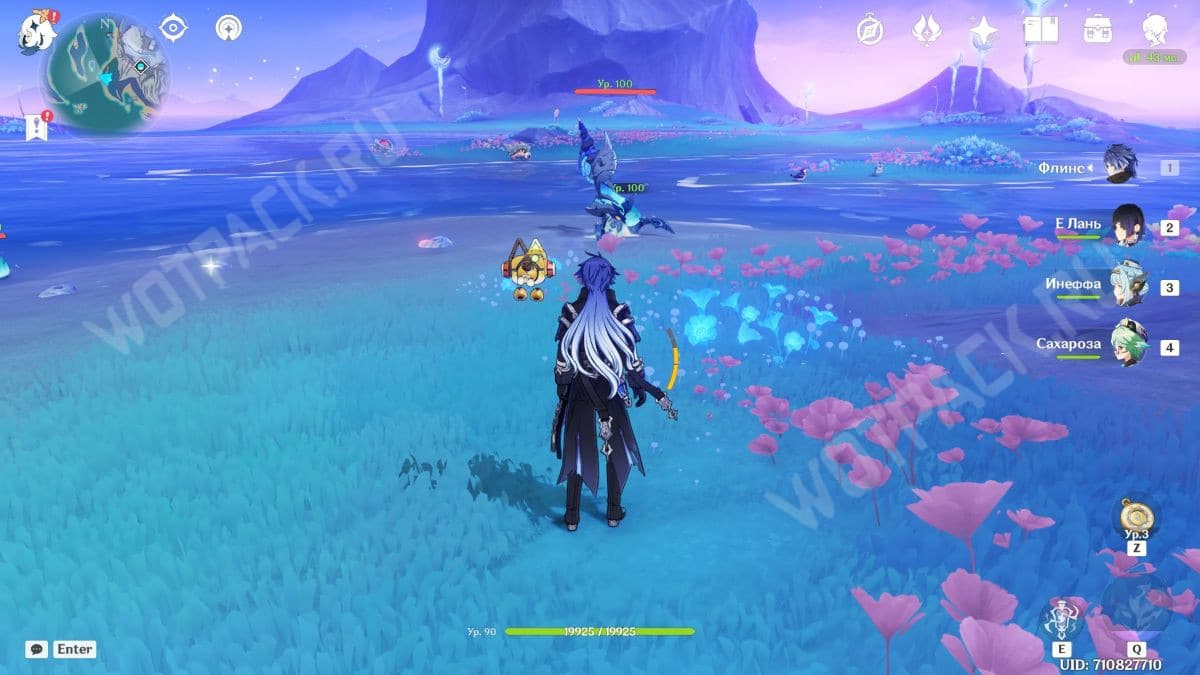The height and width of the screenshot is (675, 1200).
Task: Activate the elemental burst icon
Action: pos(1136,607)
